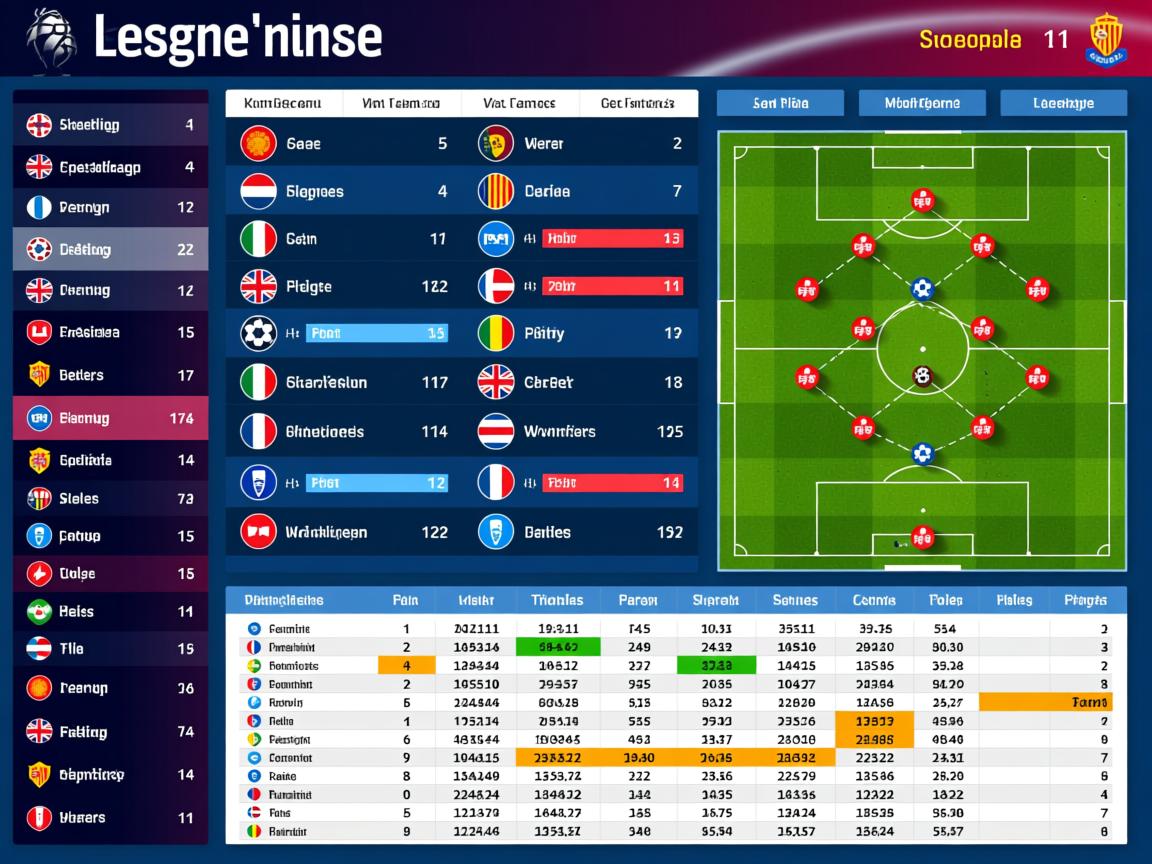The image size is (1152, 864).
Task: Open the highlighted Deating sidebar row
Action: point(110,249)
